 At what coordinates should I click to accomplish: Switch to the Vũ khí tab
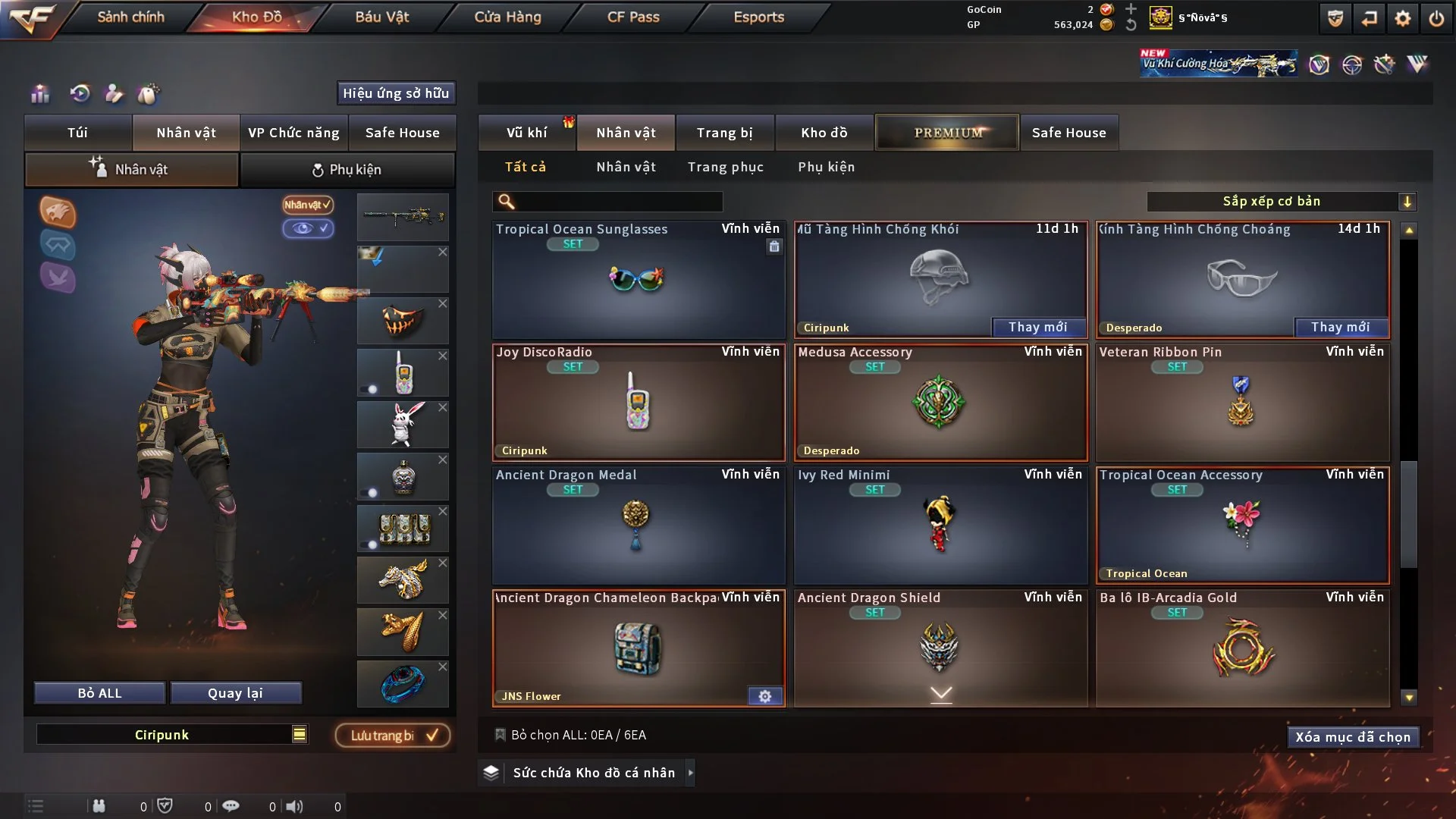point(526,133)
